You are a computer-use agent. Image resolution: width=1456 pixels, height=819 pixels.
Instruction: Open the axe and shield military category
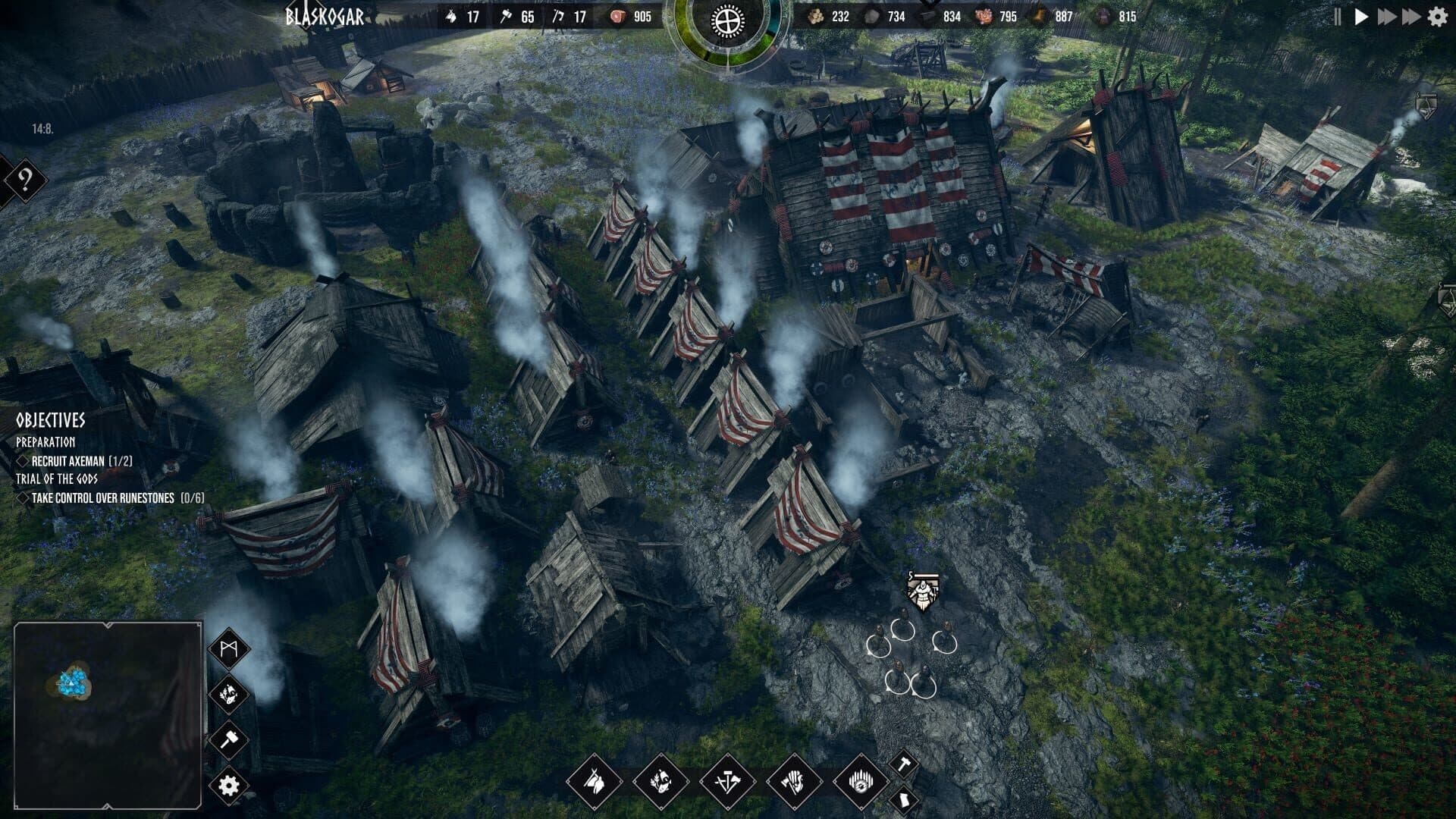click(793, 780)
